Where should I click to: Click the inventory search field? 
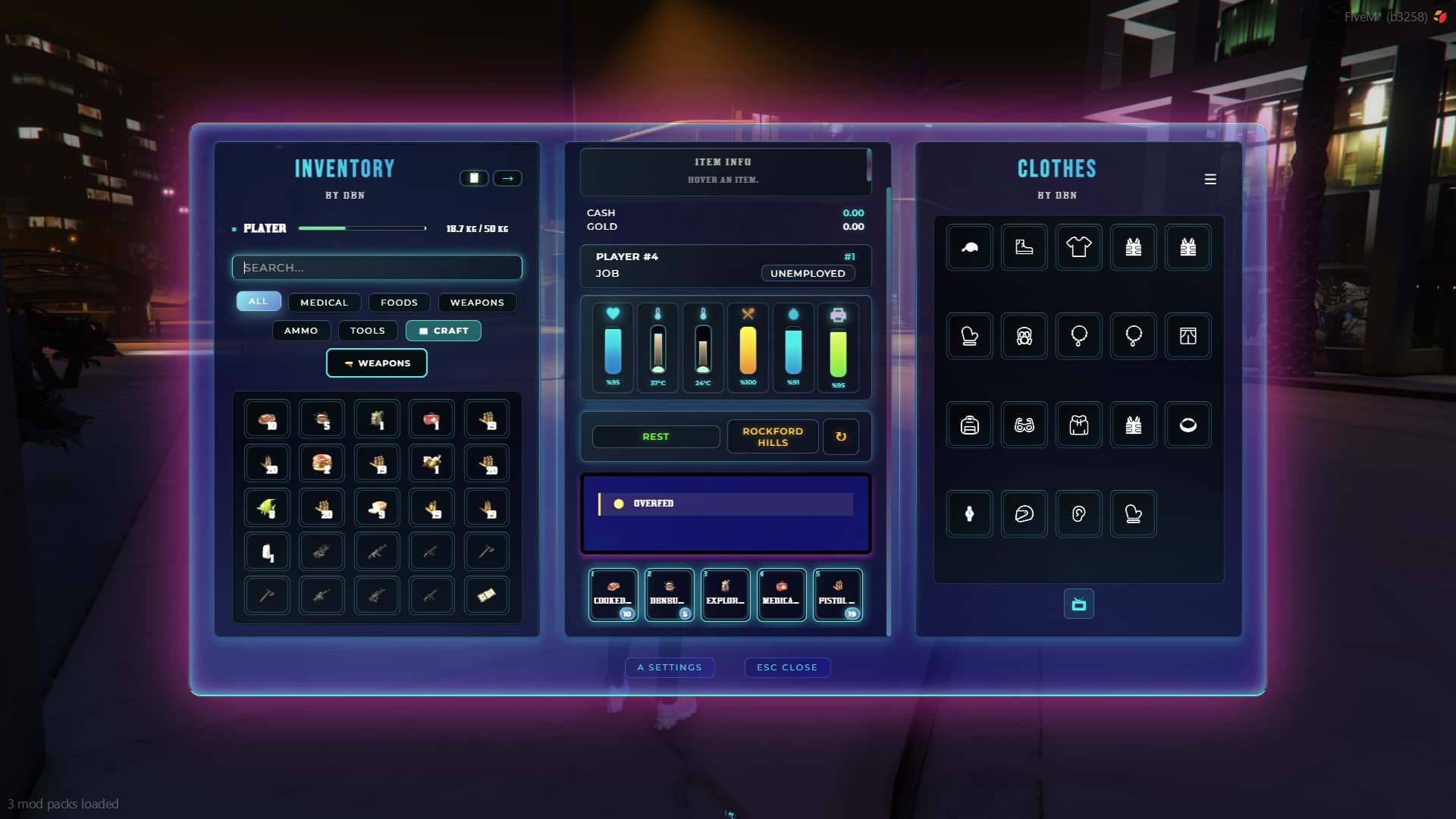point(377,267)
